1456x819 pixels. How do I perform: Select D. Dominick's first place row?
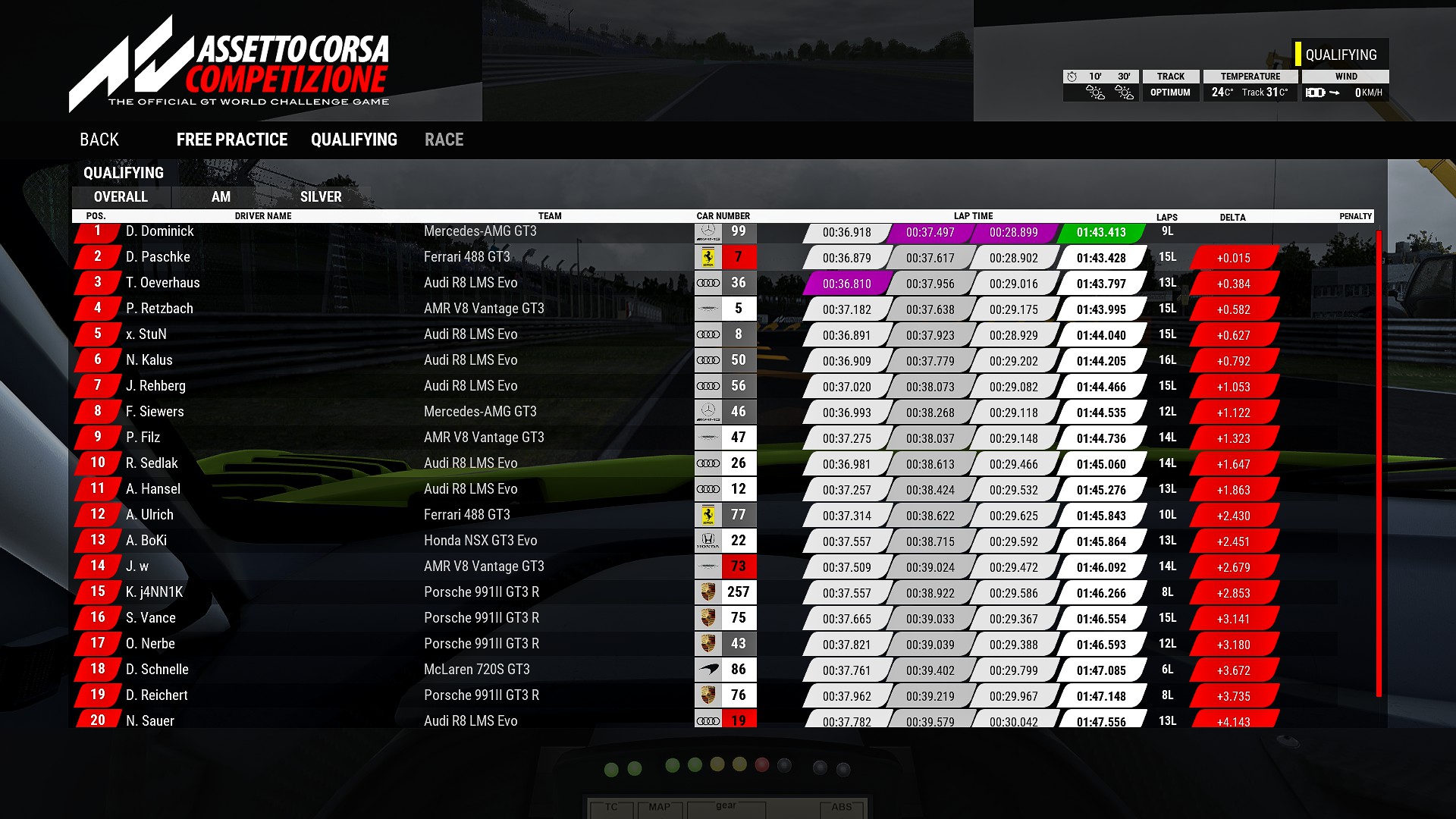(160, 231)
